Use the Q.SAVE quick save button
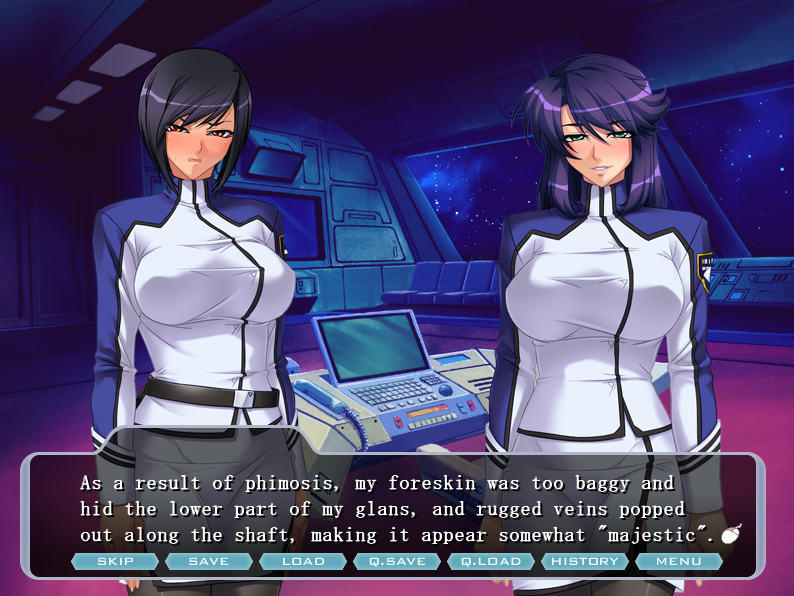The width and height of the screenshot is (794, 596). pyautogui.click(x=397, y=561)
